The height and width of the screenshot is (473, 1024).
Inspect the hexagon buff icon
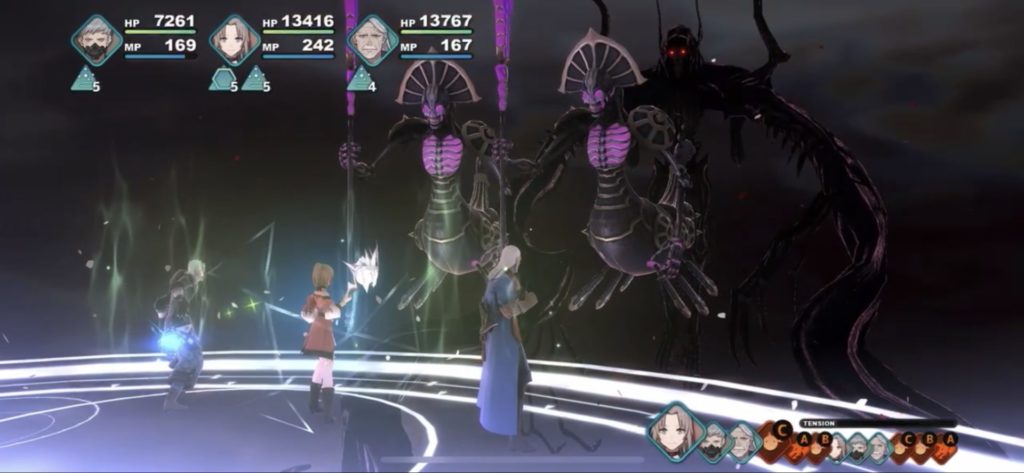[x=221, y=78]
